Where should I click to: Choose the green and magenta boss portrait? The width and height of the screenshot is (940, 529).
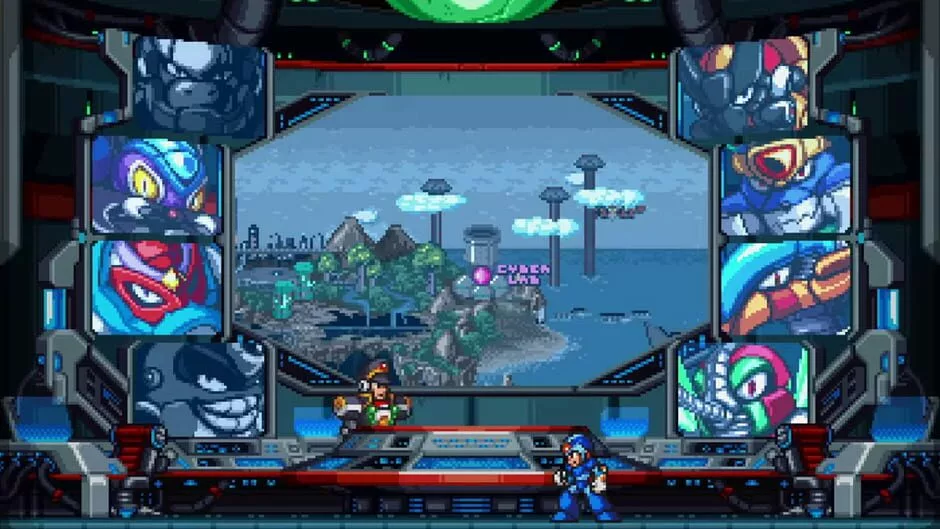(742, 388)
